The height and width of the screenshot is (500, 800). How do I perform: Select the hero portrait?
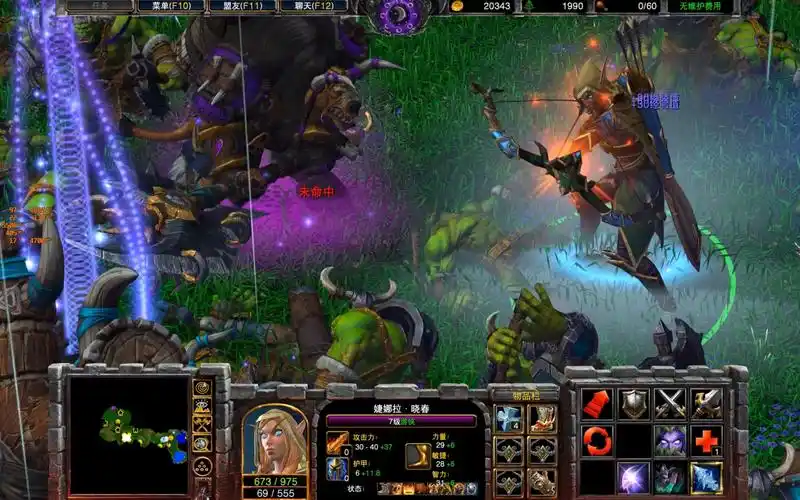coord(275,440)
